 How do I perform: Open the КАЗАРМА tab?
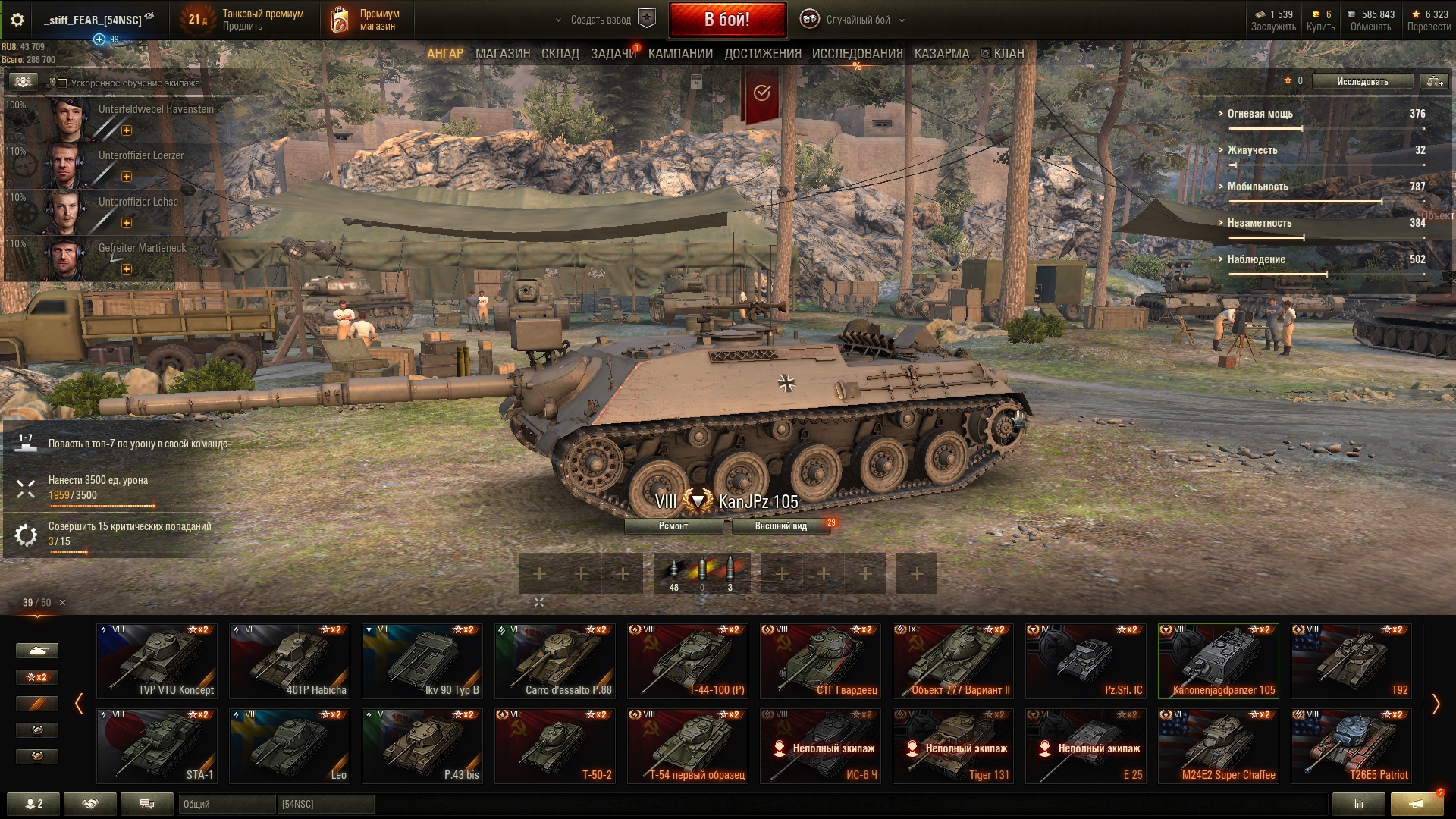tap(941, 54)
